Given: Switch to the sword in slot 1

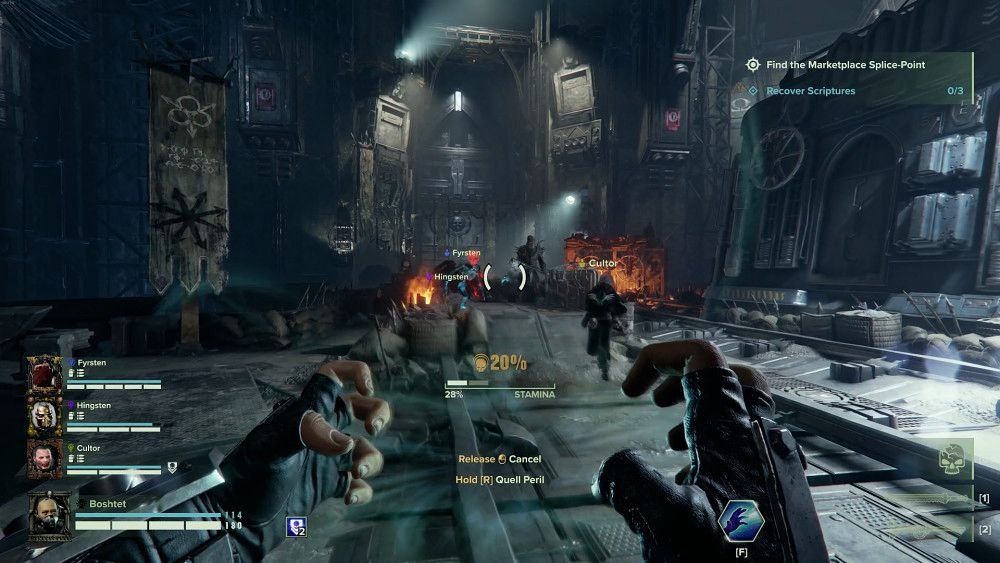Looking at the screenshot, I should coord(928,498).
